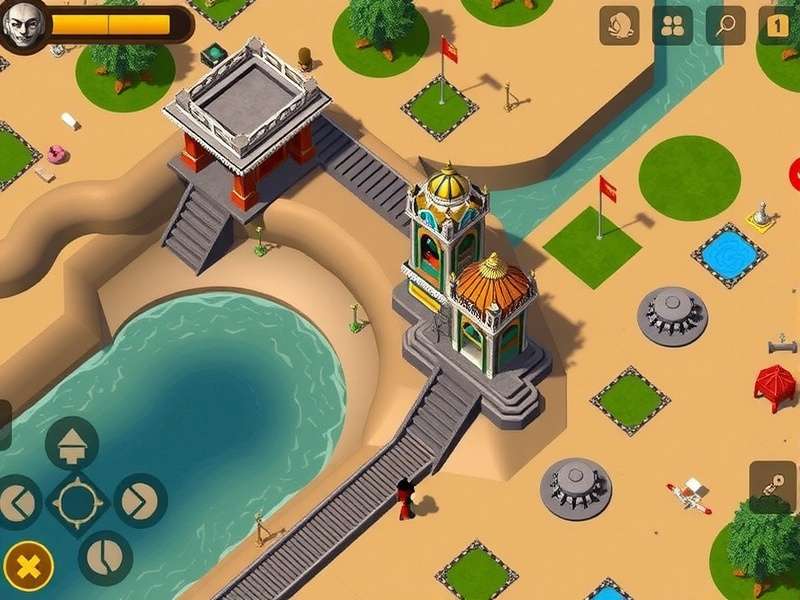Open the four-dot grid menu
This screenshot has height=600, width=800.
pyautogui.click(x=672, y=26)
